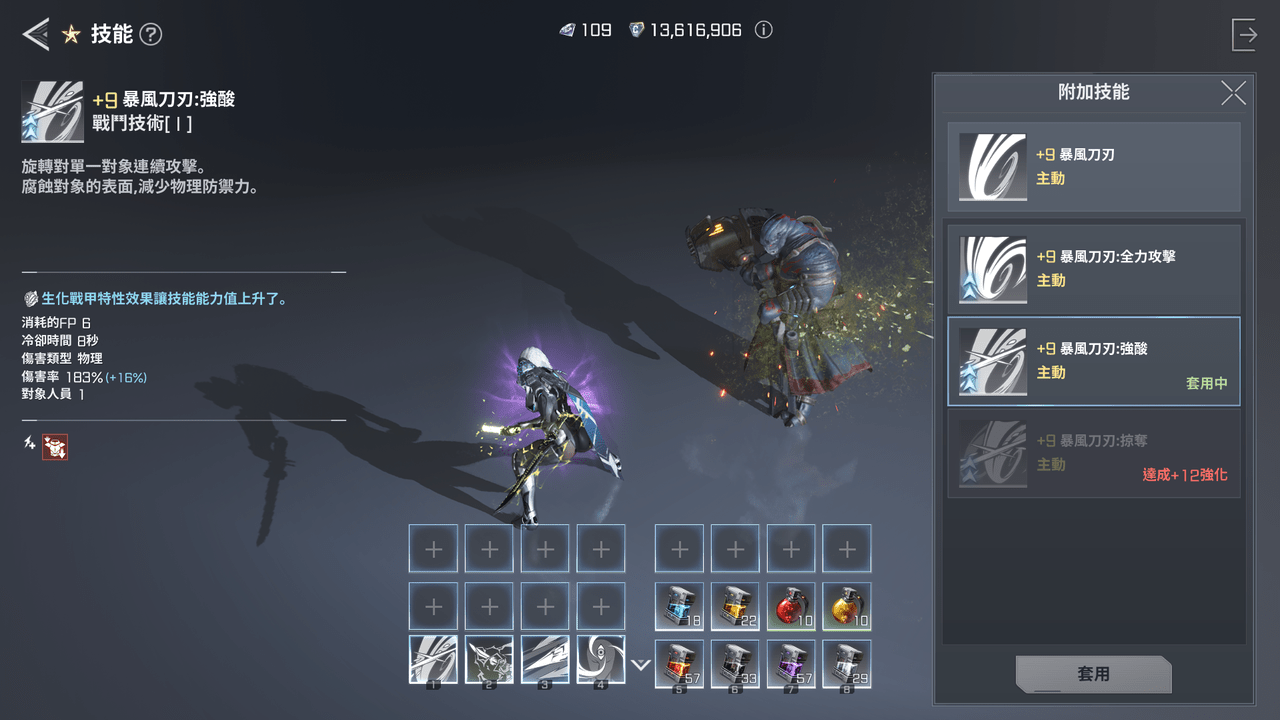
Task: Select the purple canister item slot
Action: pos(791,664)
